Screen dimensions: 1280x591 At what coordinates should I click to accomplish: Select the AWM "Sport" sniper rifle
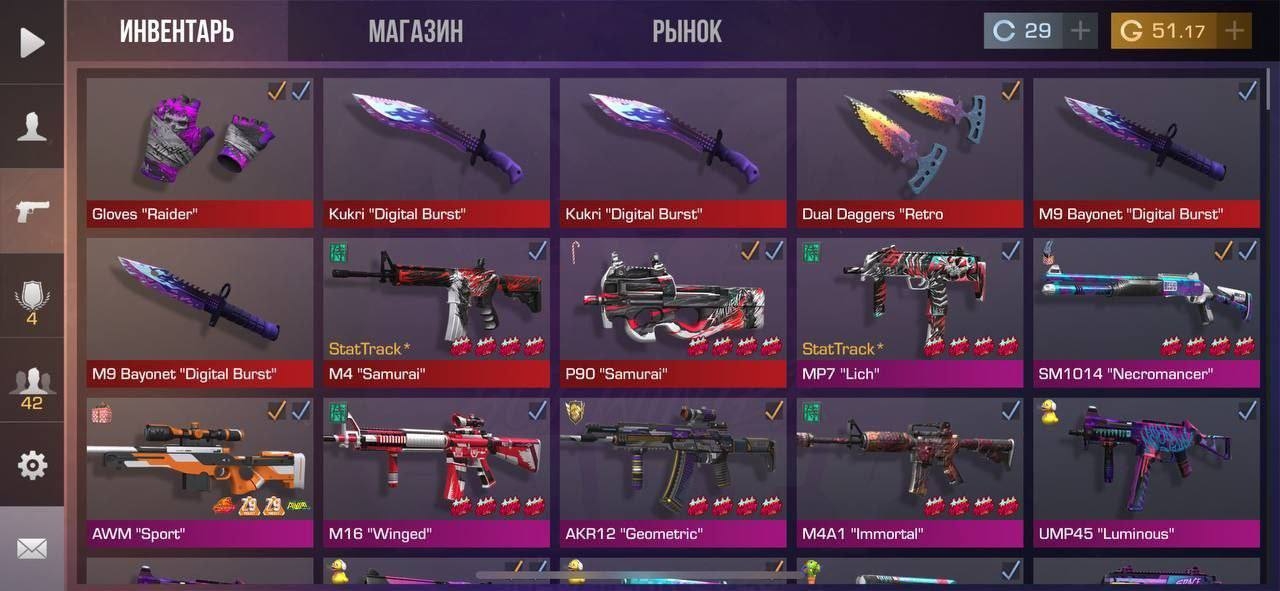[x=199, y=470]
